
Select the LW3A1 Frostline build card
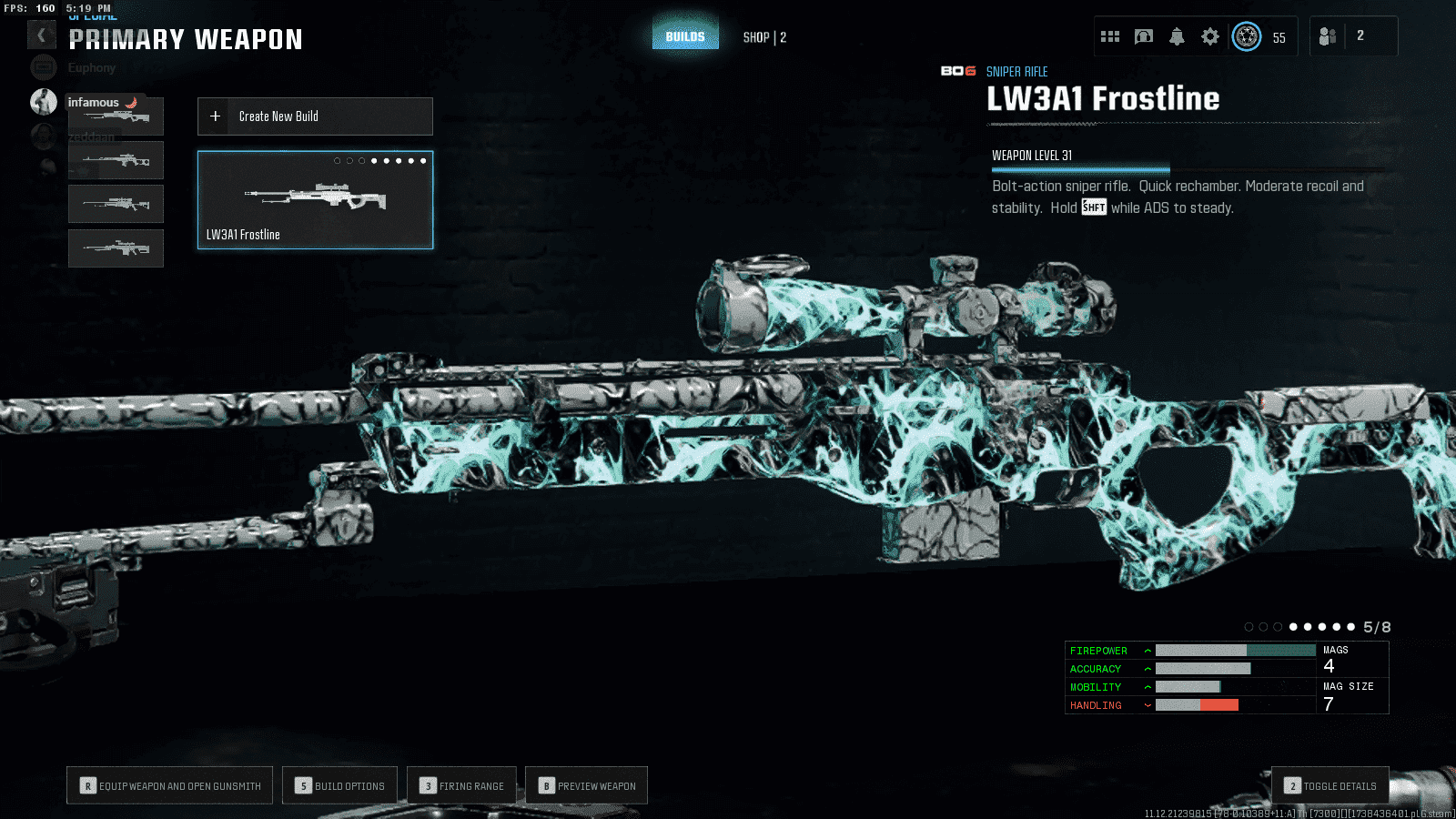click(315, 200)
